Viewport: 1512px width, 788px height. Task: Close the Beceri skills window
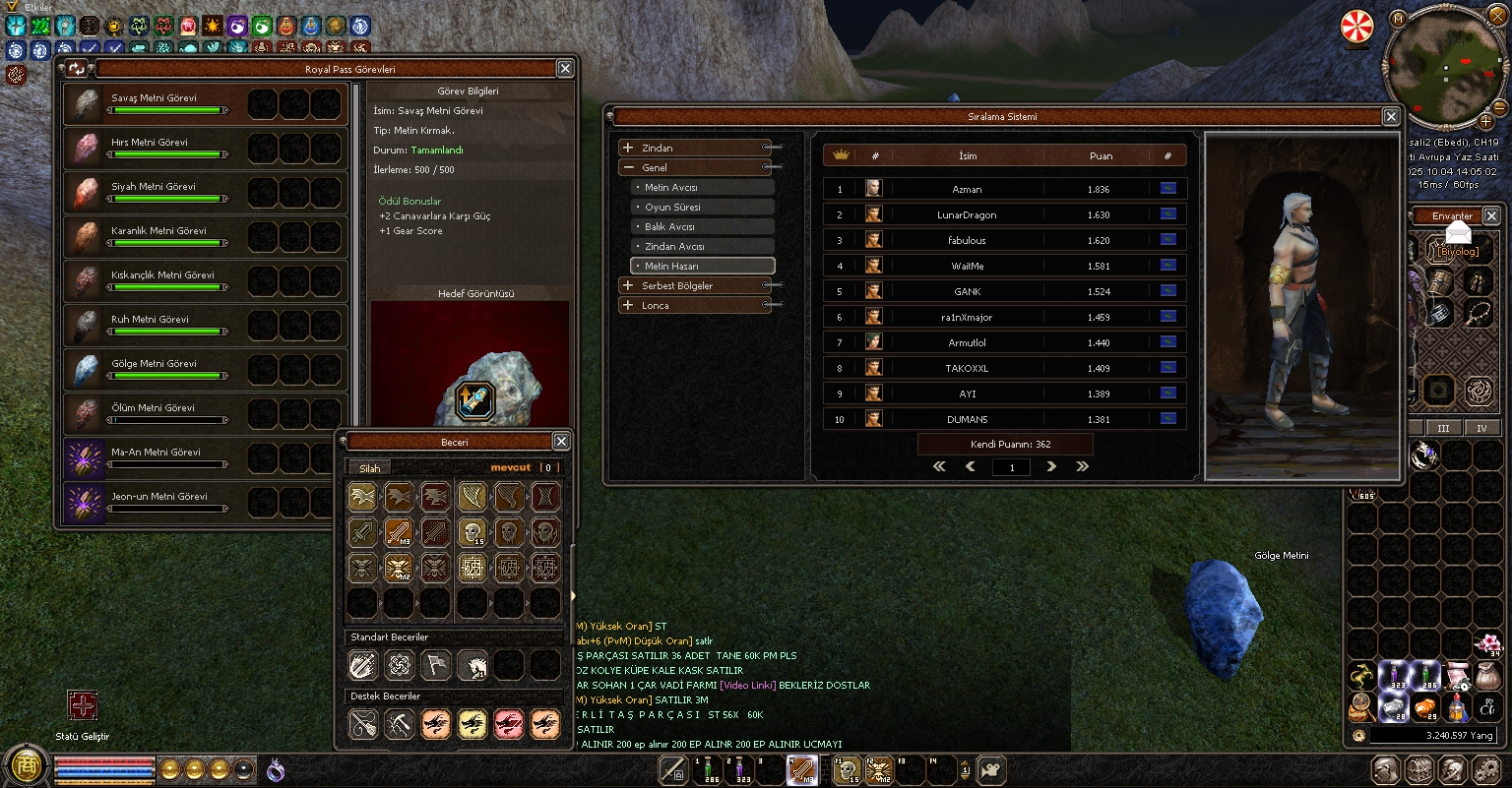(x=561, y=442)
